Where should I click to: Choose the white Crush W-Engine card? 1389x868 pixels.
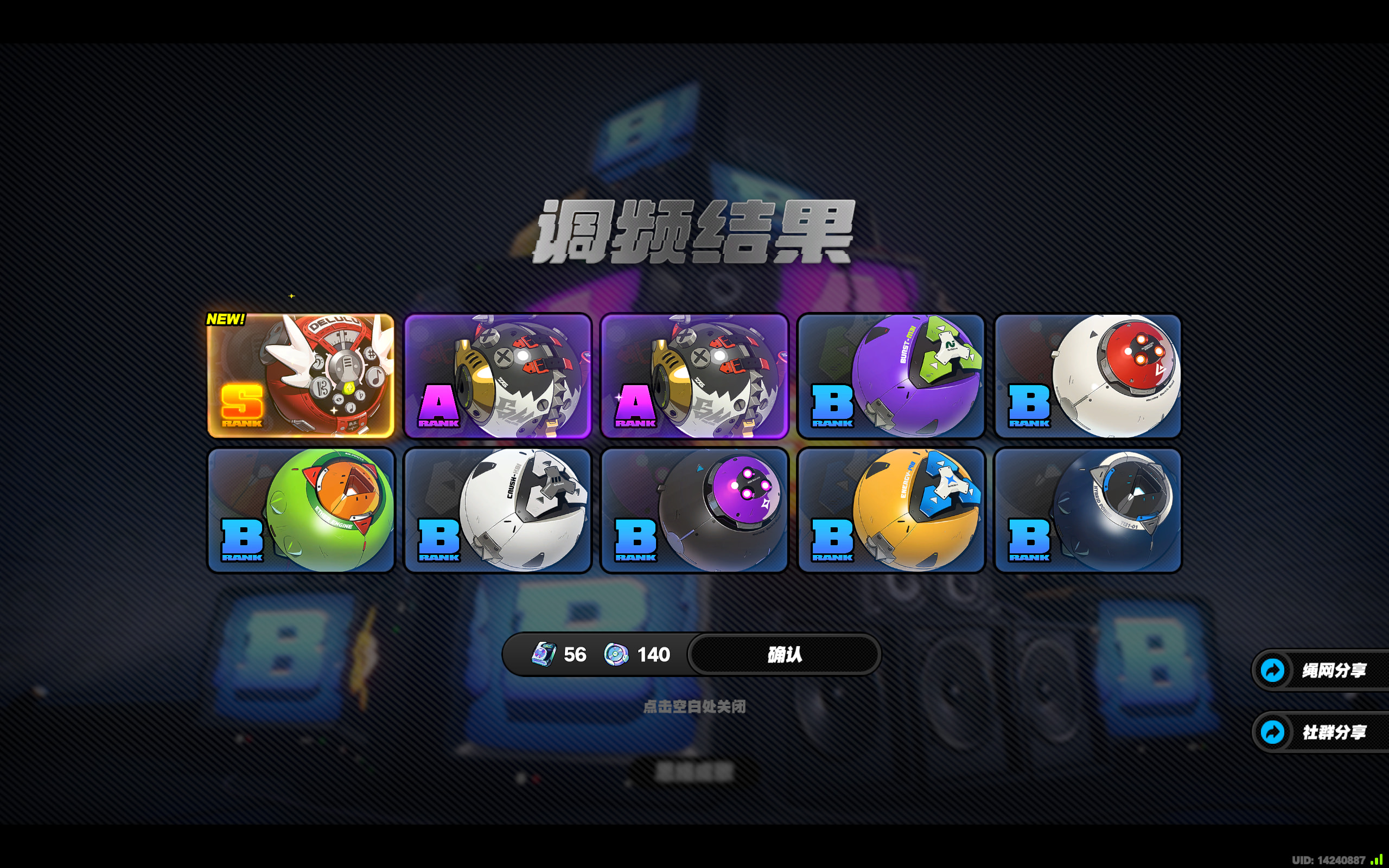coord(498,510)
